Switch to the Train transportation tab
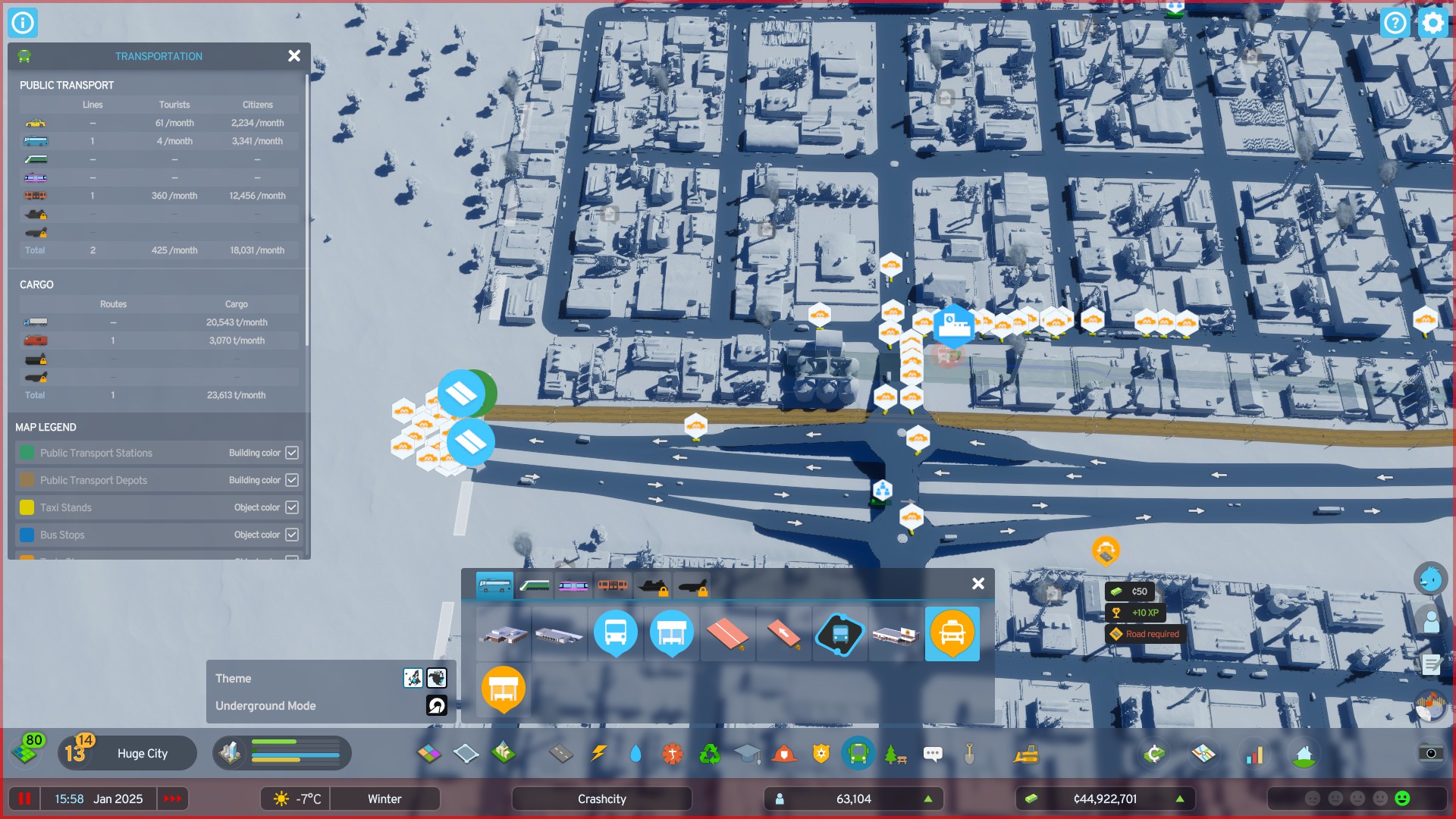The width and height of the screenshot is (1456, 819). [x=535, y=585]
